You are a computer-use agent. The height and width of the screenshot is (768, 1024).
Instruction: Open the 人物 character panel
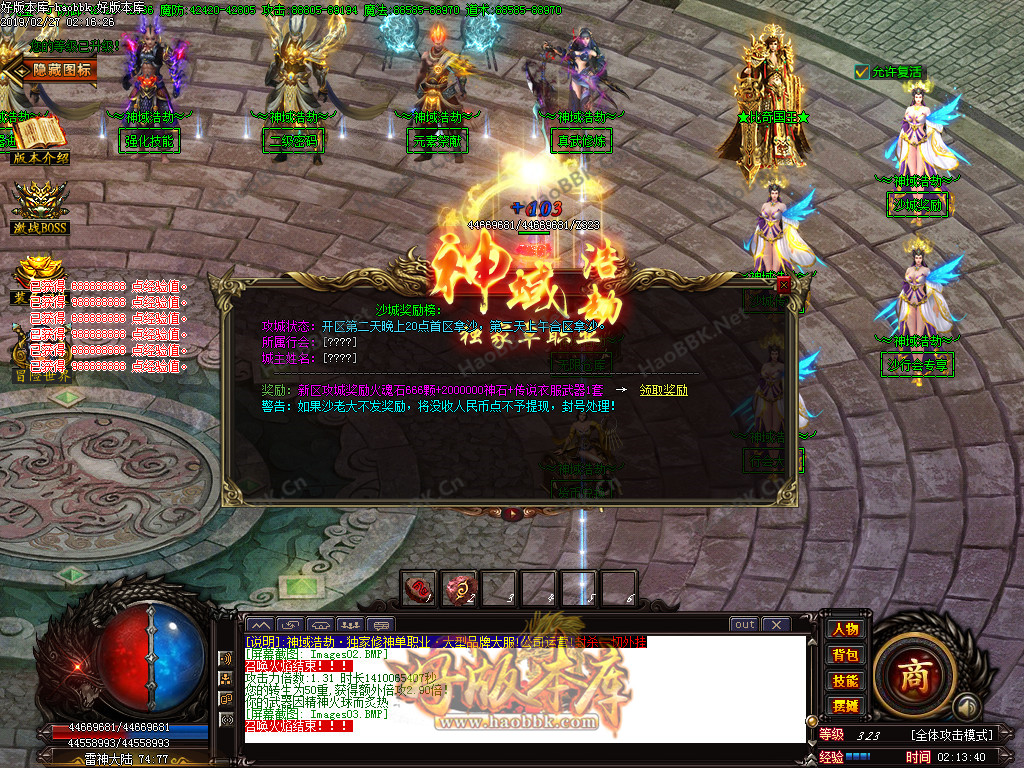coord(845,629)
